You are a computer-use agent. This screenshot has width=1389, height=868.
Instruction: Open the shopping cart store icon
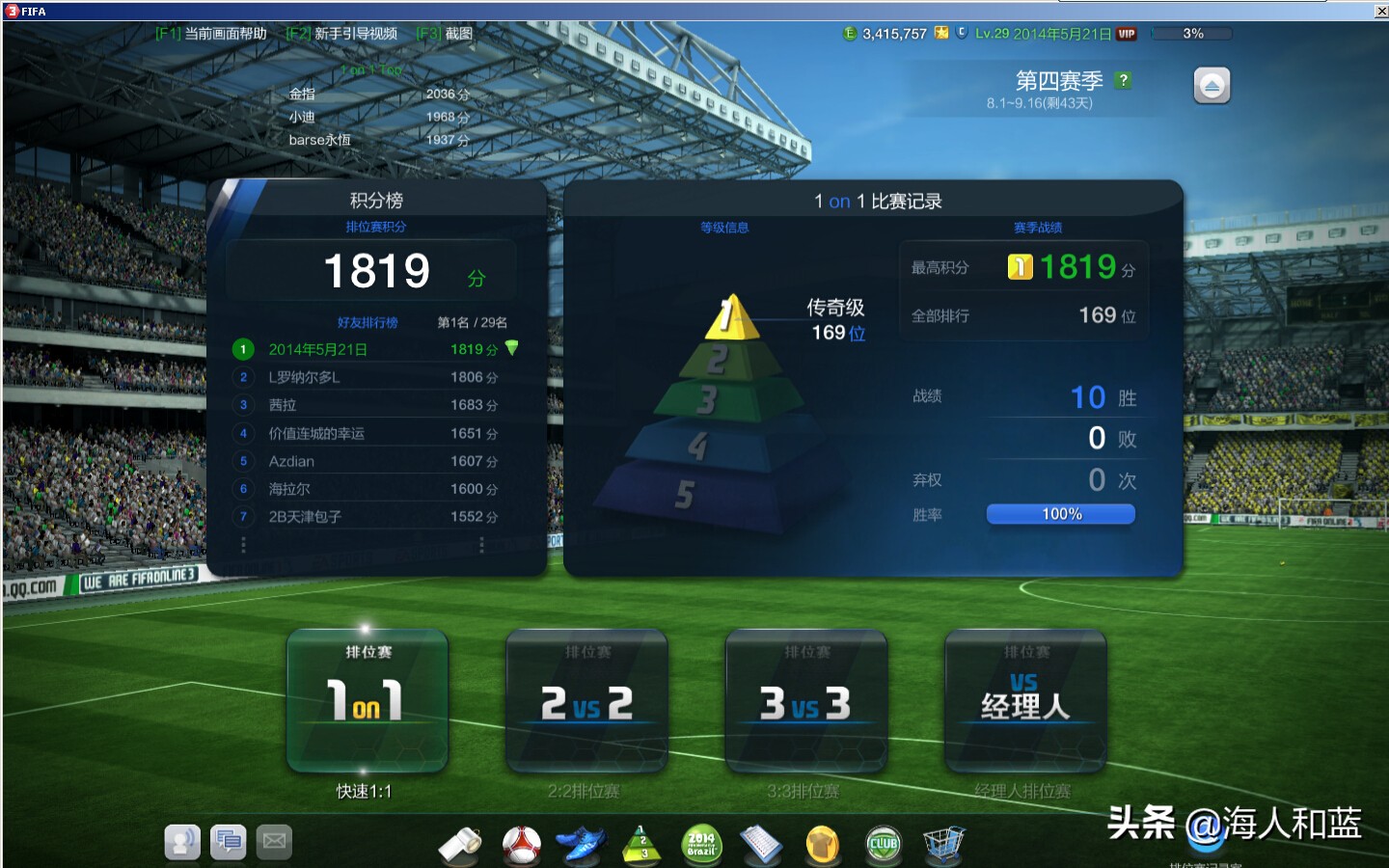click(x=943, y=843)
